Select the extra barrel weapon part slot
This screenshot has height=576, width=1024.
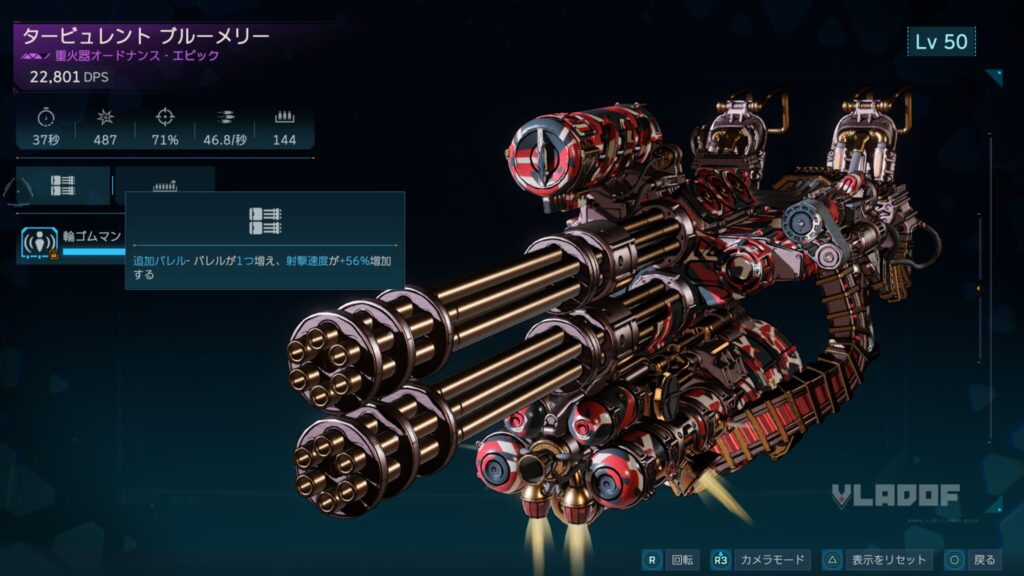point(63,185)
